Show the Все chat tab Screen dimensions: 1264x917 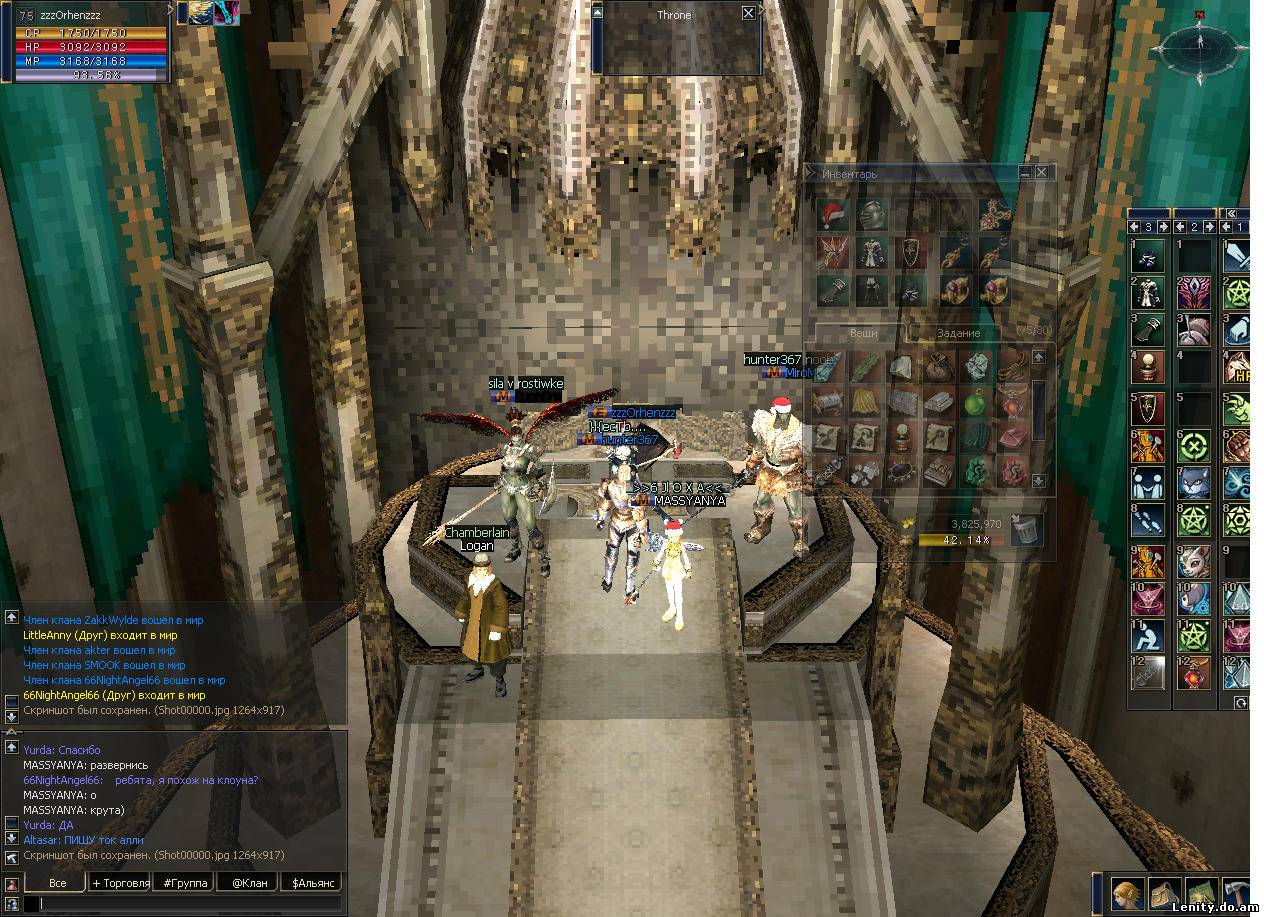pyautogui.click(x=57, y=883)
